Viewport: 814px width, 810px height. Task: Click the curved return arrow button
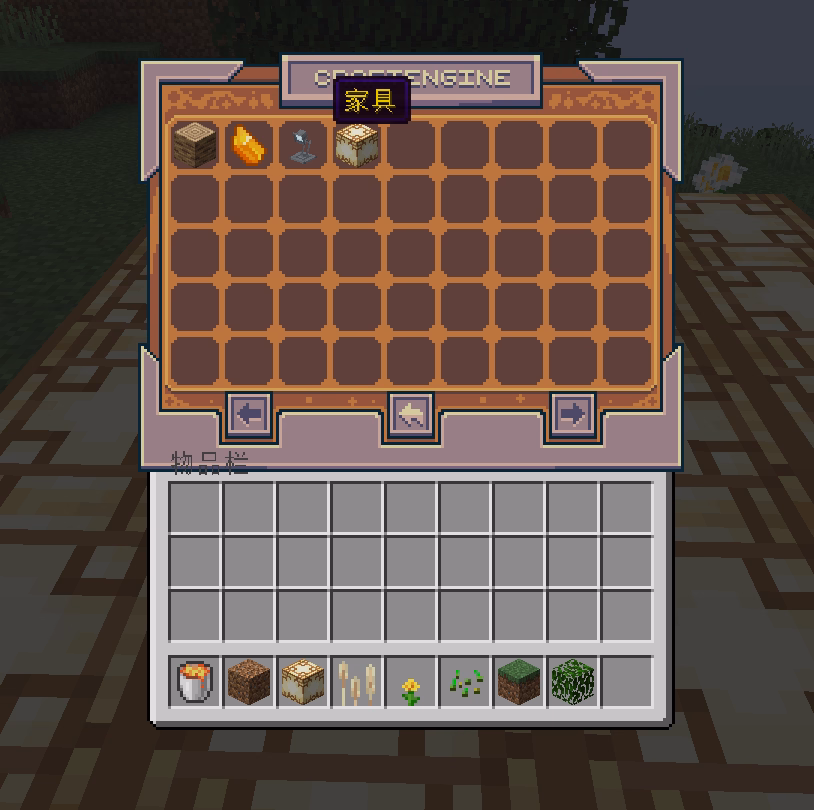click(411, 414)
